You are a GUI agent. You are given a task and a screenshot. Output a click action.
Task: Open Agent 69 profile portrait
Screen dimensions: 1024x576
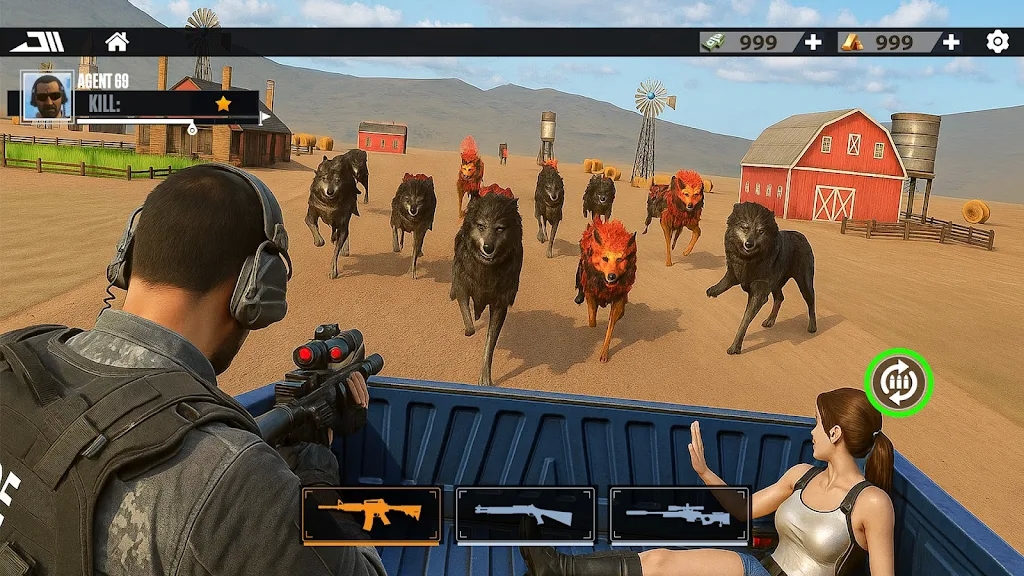pos(47,96)
